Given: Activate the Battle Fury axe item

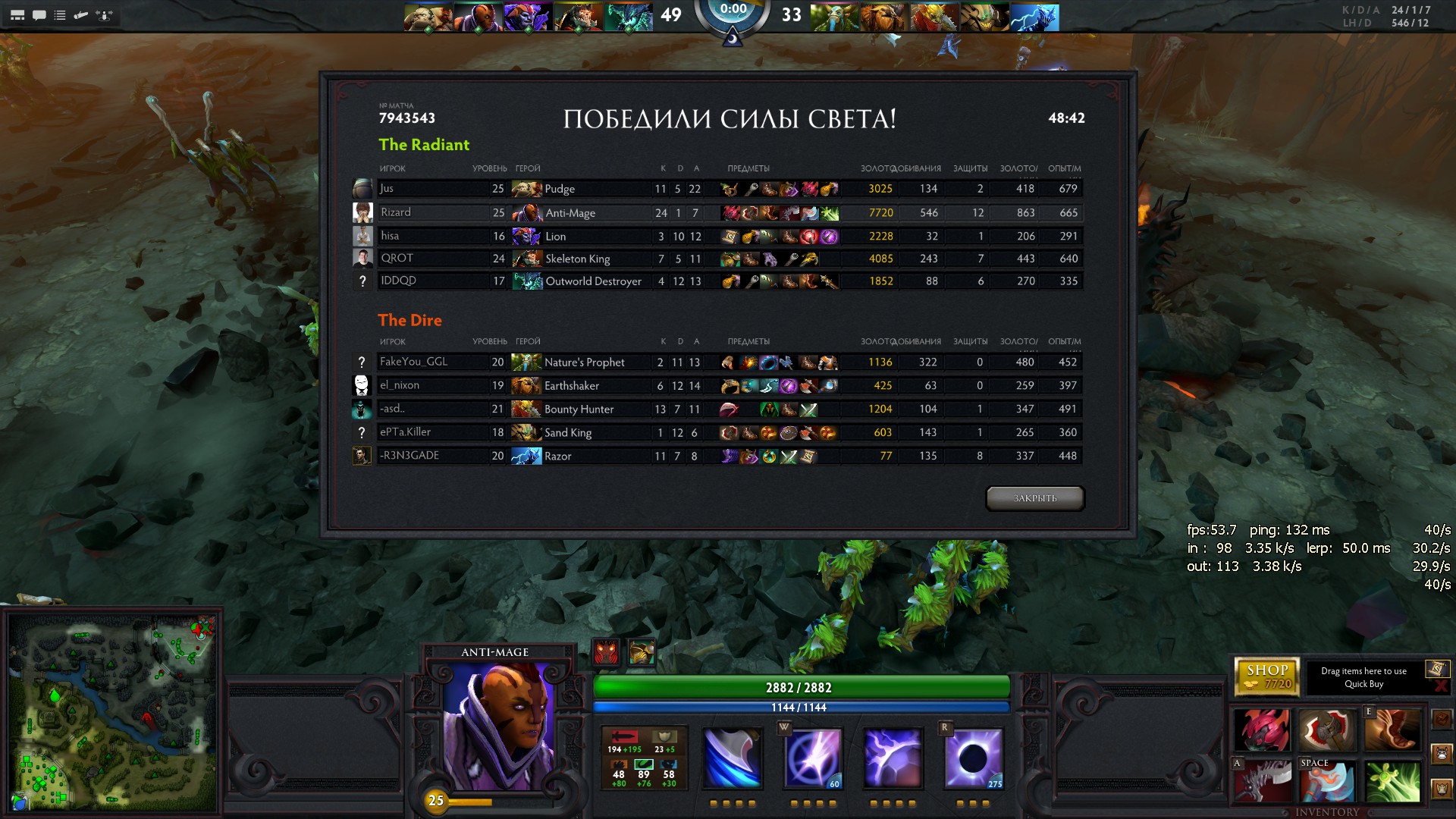Looking at the screenshot, I should pyautogui.click(x=1326, y=781).
